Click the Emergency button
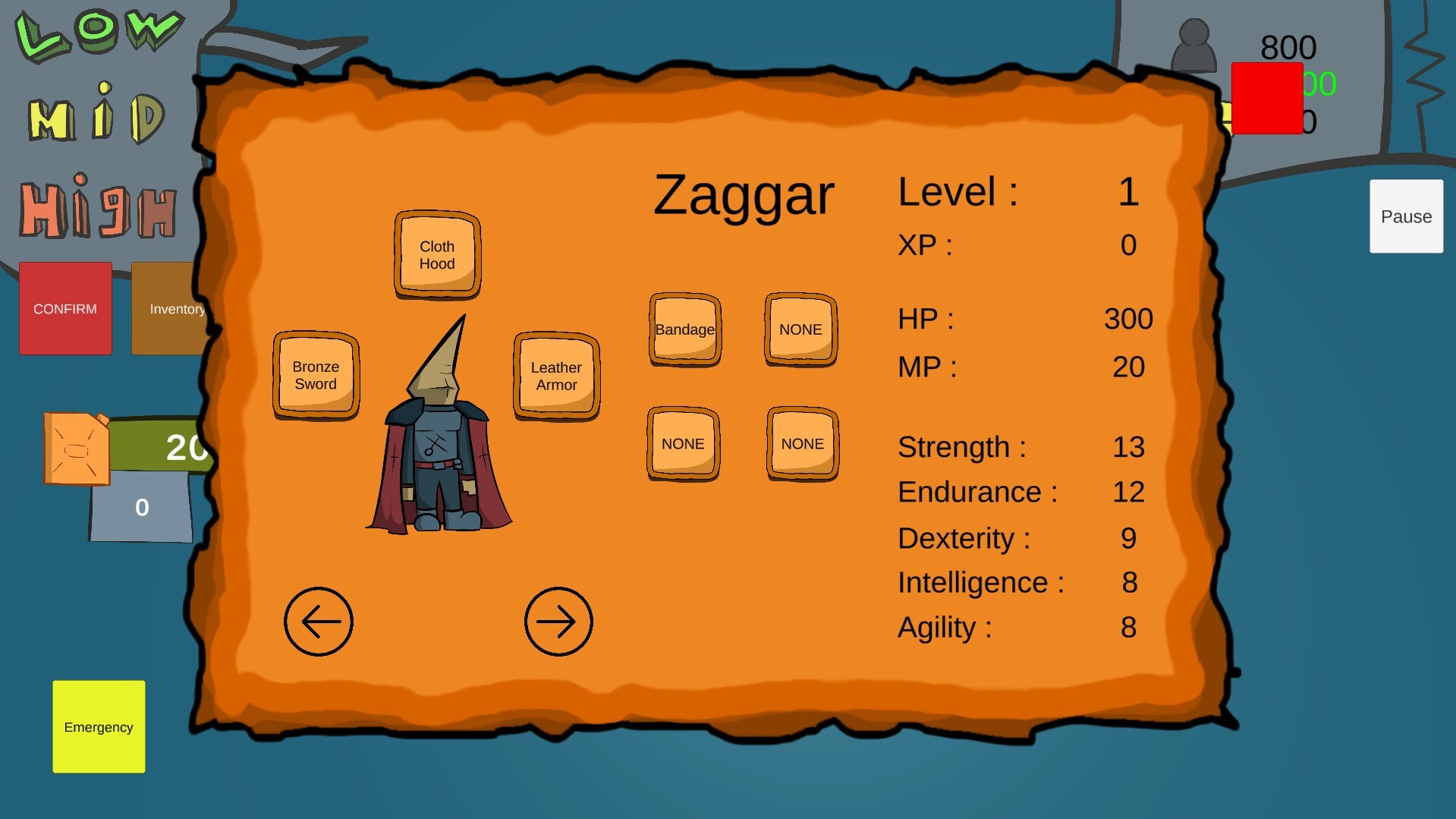Screen dimensions: 1456x819 coord(98,726)
